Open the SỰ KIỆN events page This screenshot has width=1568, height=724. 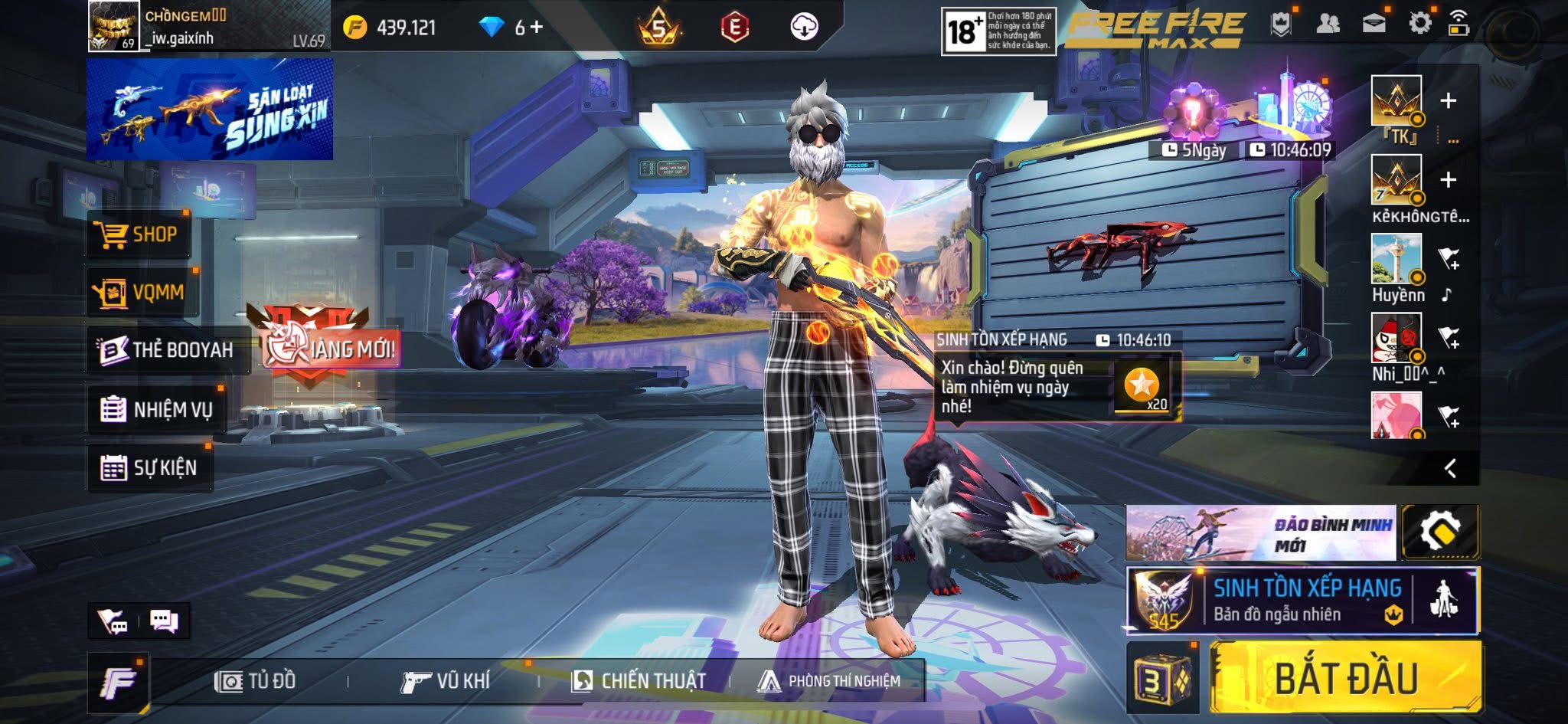point(149,467)
